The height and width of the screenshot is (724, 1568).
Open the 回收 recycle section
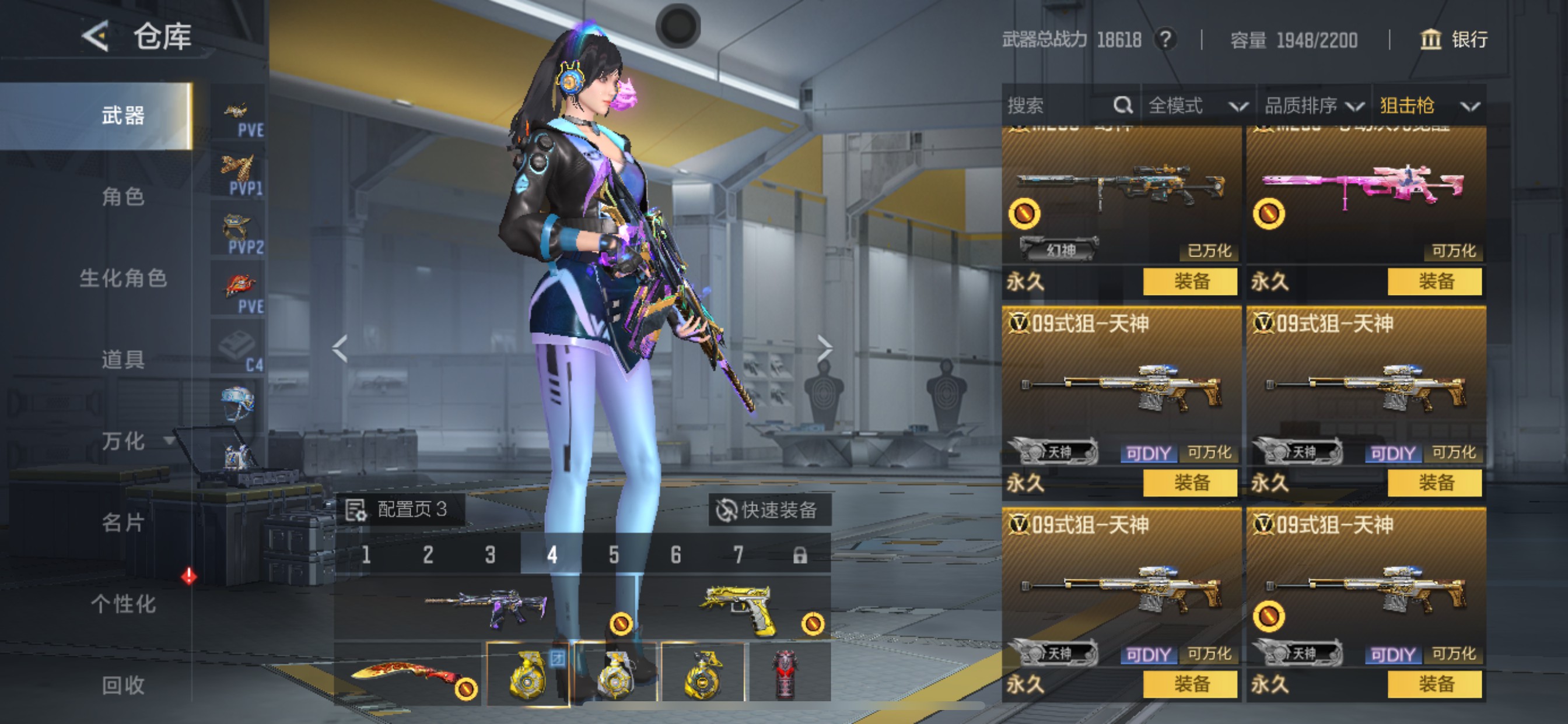click(x=123, y=685)
